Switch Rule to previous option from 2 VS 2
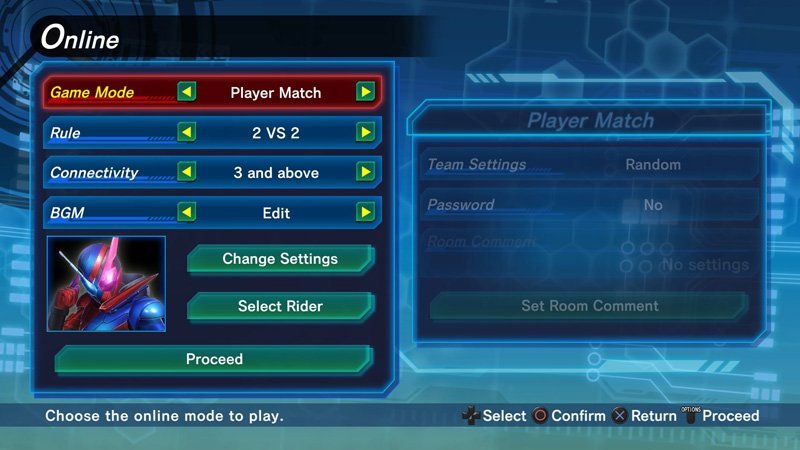Viewport: 800px width, 450px height. (187, 133)
